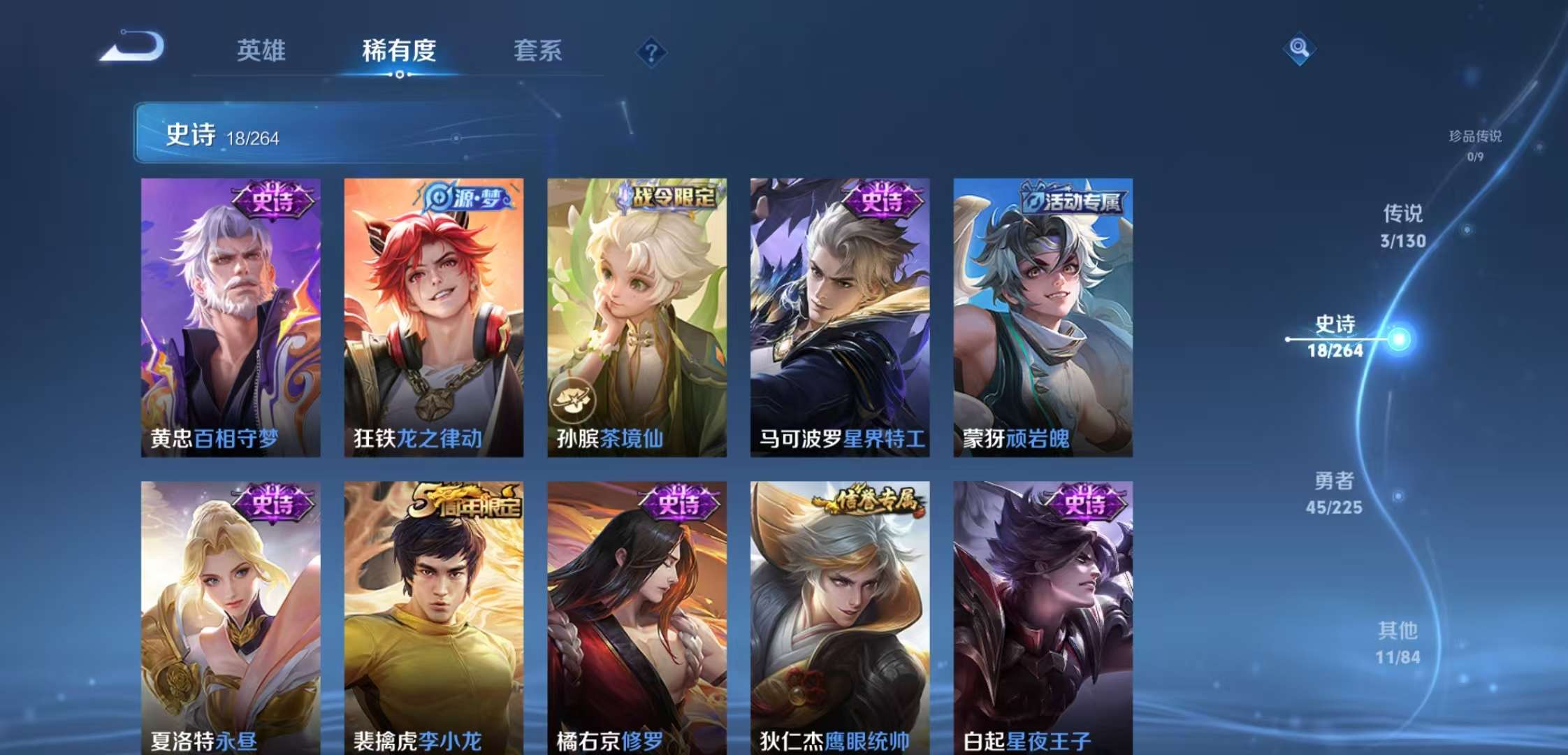Screen dimensions: 1568x755
Task: Click the 战令限定 badge on 孙膑 card
Action: coord(669,199)
